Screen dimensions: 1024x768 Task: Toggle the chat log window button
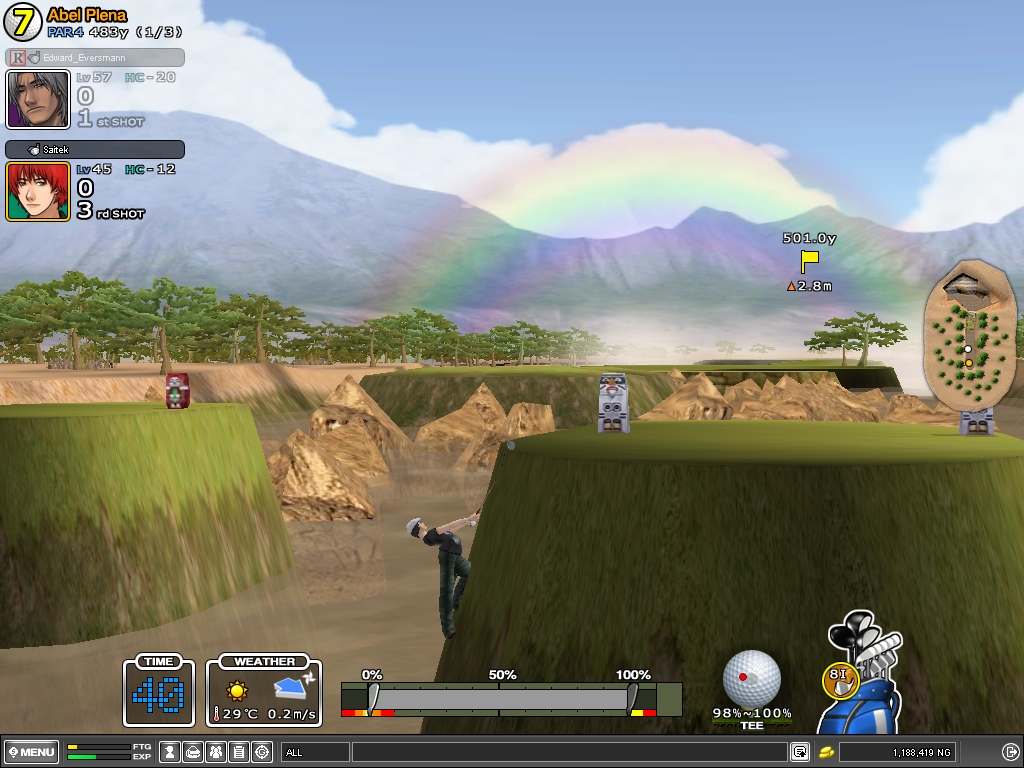(x=800, y=752)
